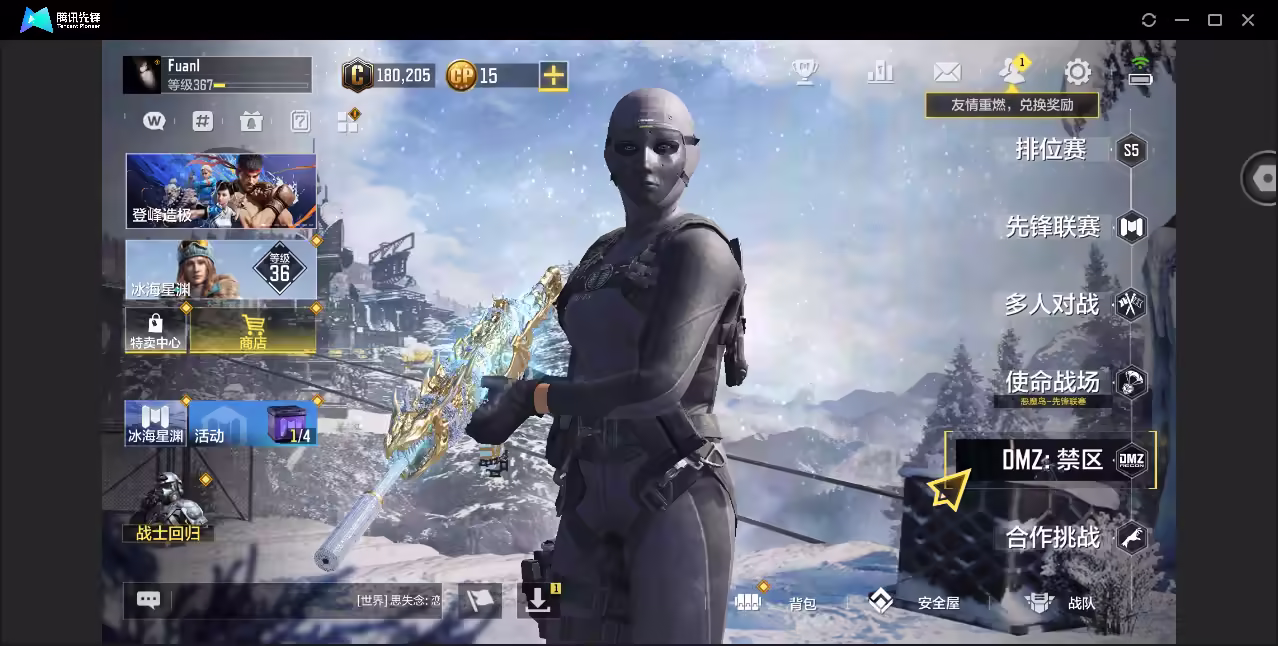Image resolution: width=1278 pixels, height=646 pixels.
Task: Open the 使命战场 battle royale mode
Action: (1052, 381)
